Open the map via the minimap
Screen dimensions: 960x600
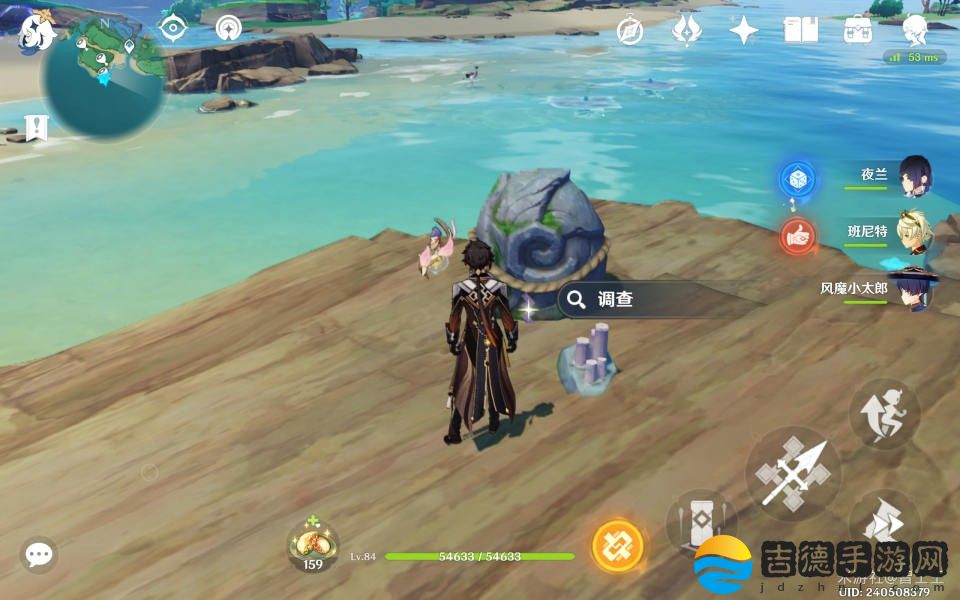click(x=103, y=77)
